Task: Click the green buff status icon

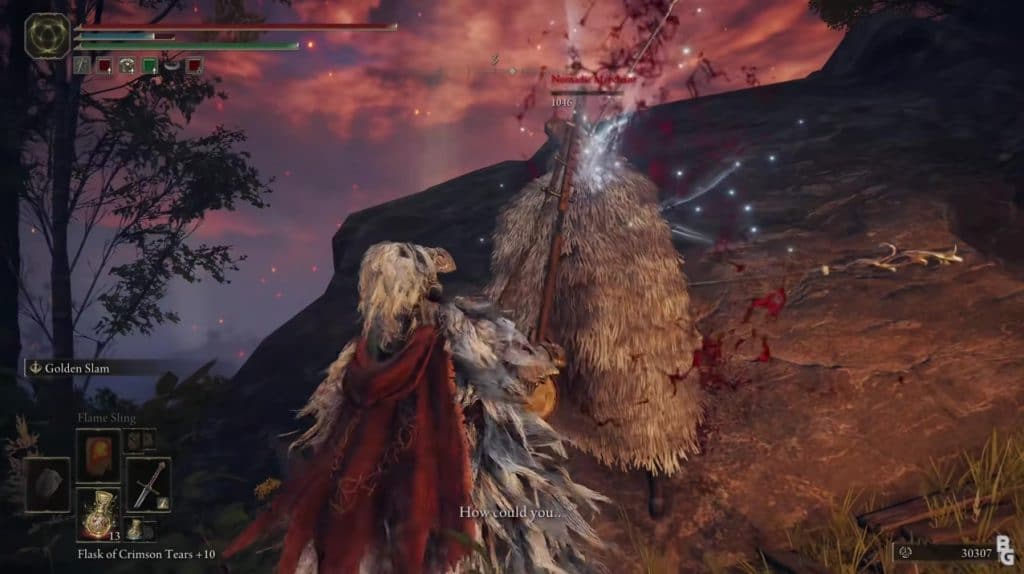Action: (x=149, y=66)
